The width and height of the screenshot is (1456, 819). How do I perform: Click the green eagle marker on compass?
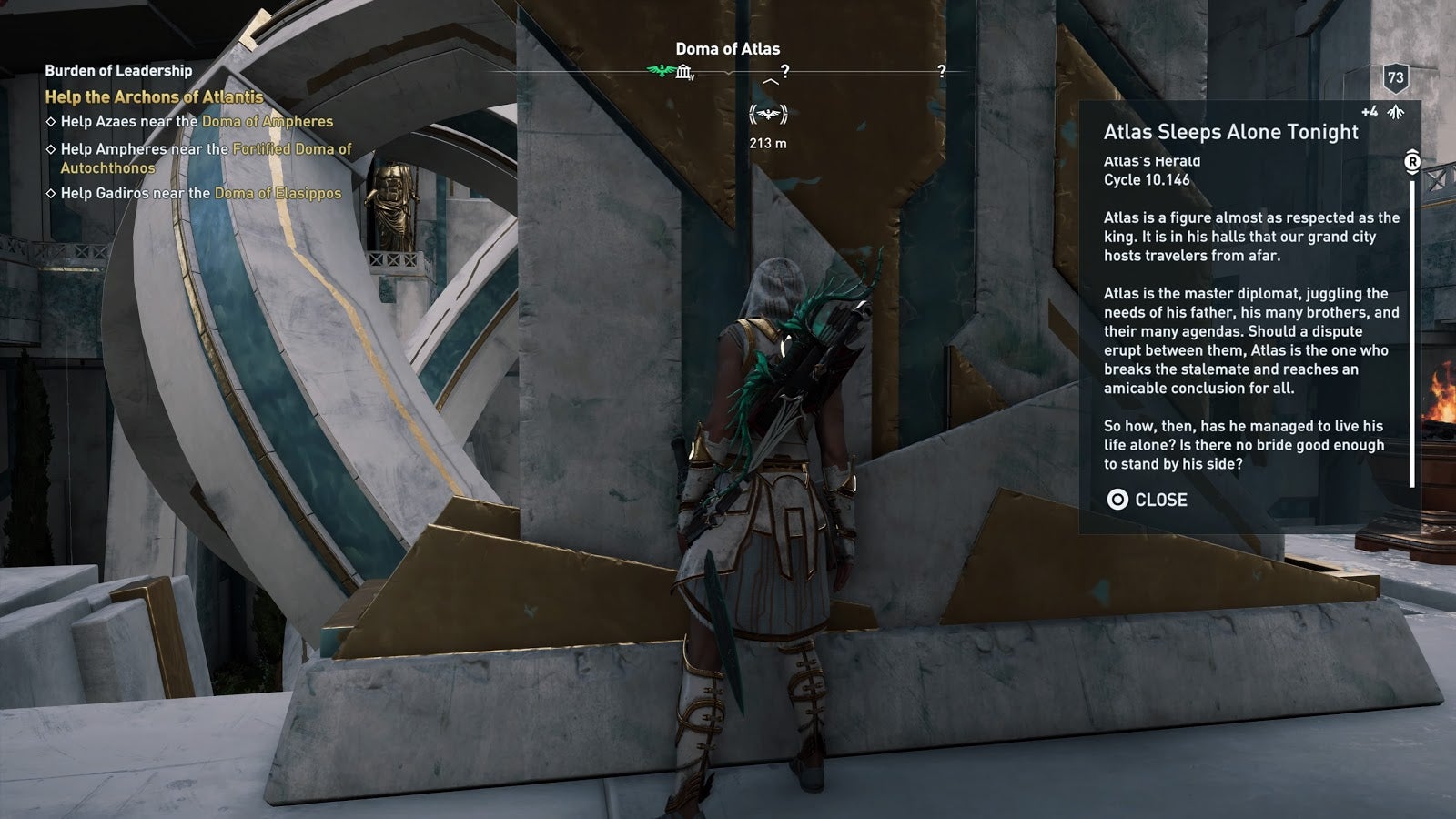tap(659, 71)
